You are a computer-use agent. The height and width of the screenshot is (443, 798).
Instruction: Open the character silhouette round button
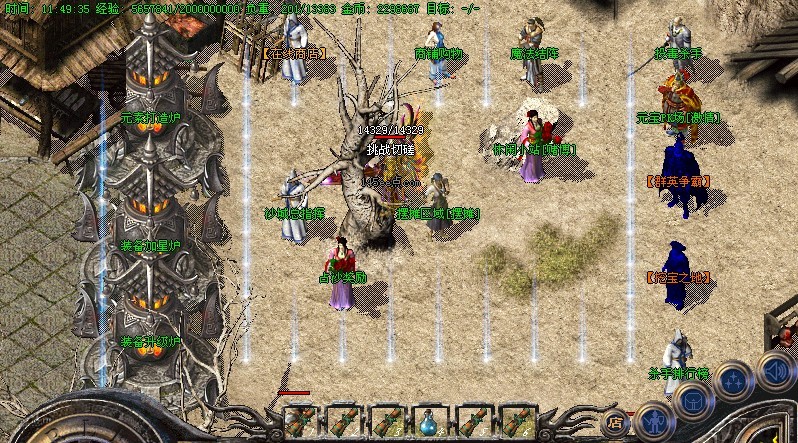tap(654, 419)
